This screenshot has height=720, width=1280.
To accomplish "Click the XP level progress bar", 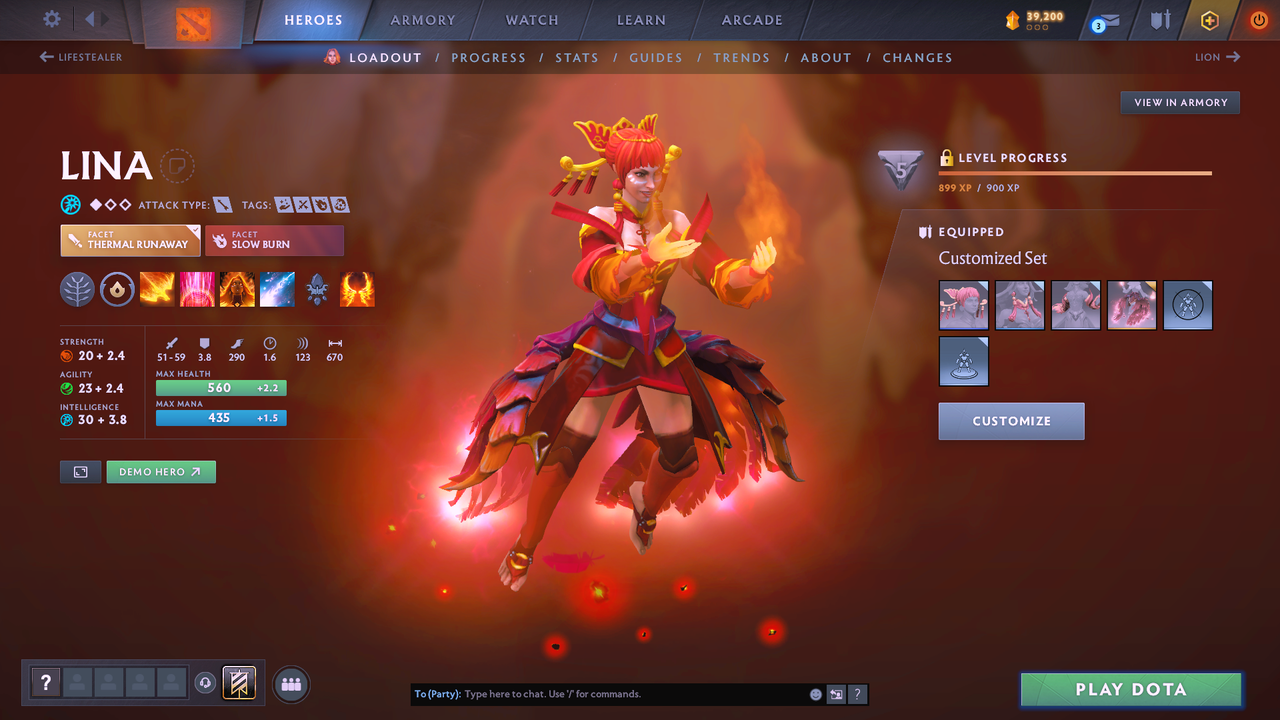I will [x=1075, y=172].
